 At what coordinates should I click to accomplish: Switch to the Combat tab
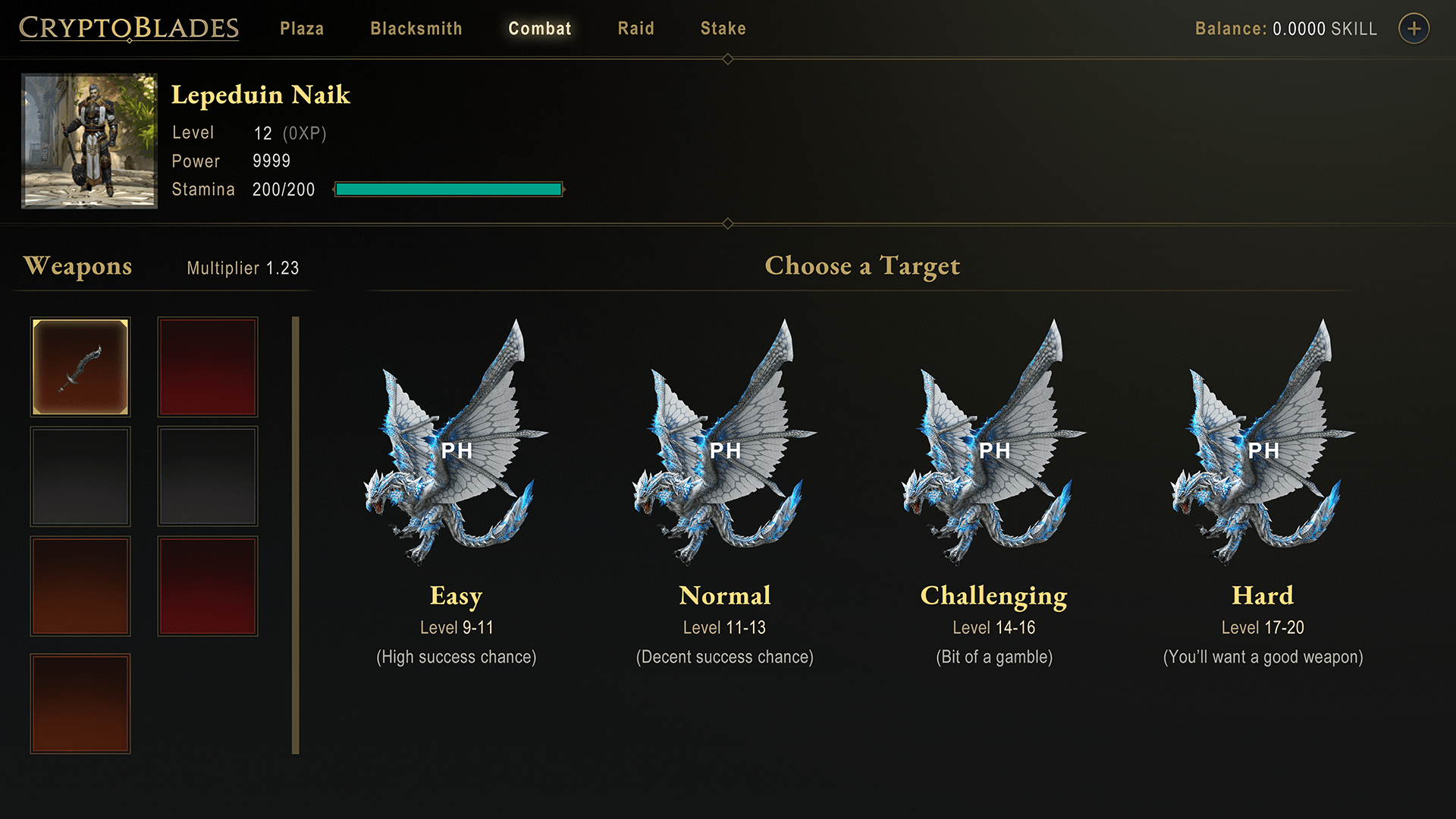[540, 29]
